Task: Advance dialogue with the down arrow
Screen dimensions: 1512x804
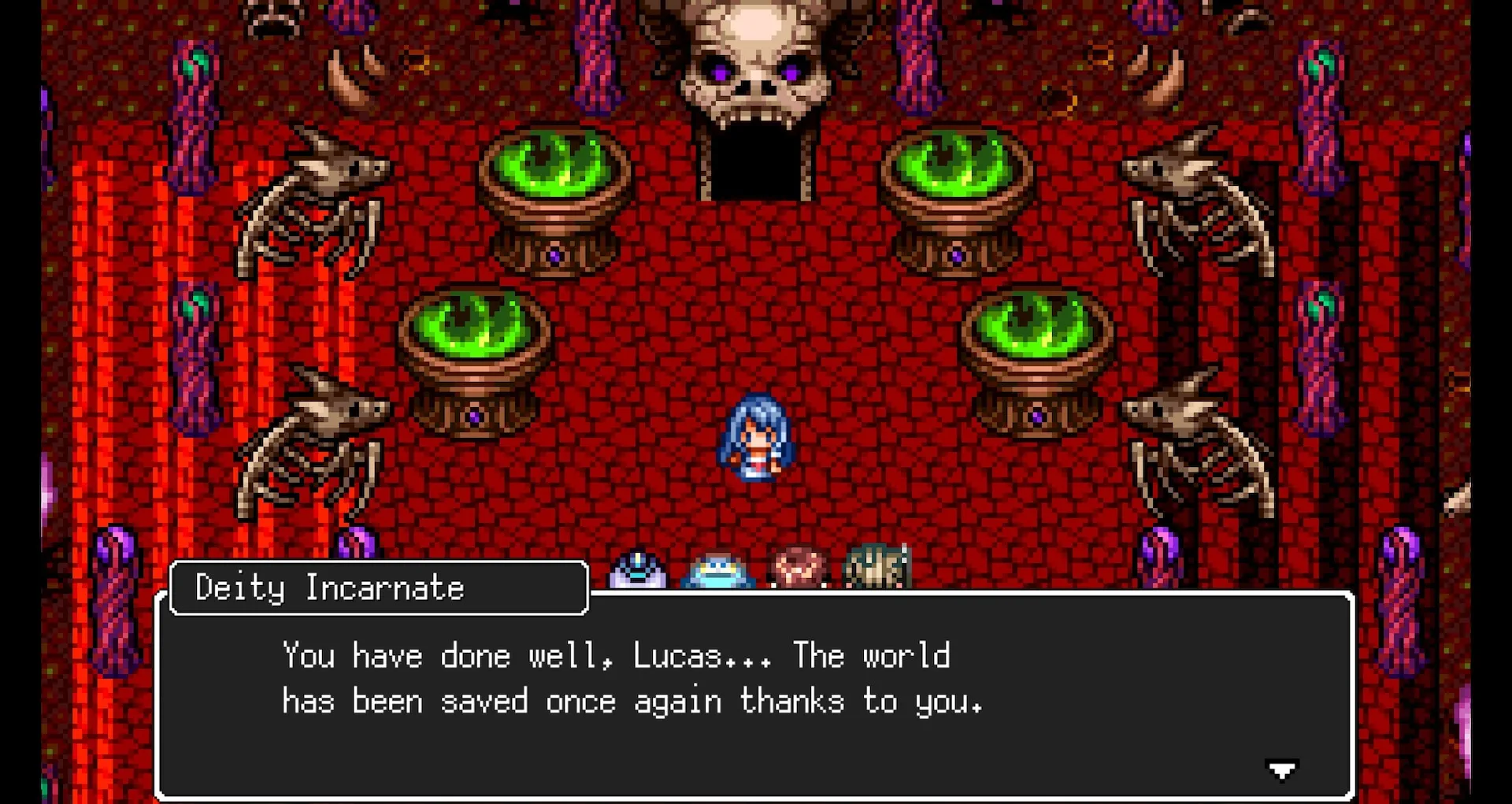Action: click(x=1281, y=769)
